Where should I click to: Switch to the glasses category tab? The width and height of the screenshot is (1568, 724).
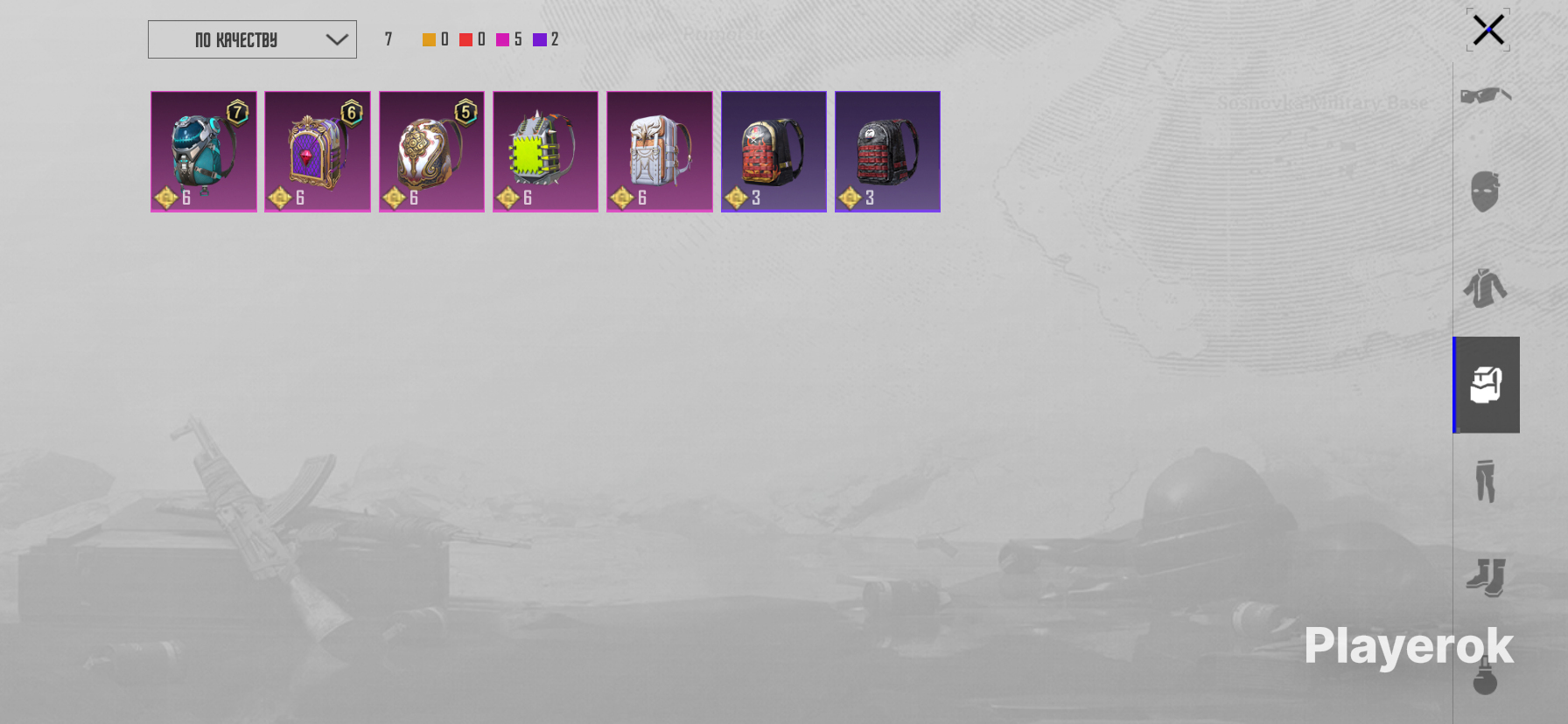[1486, 95]
